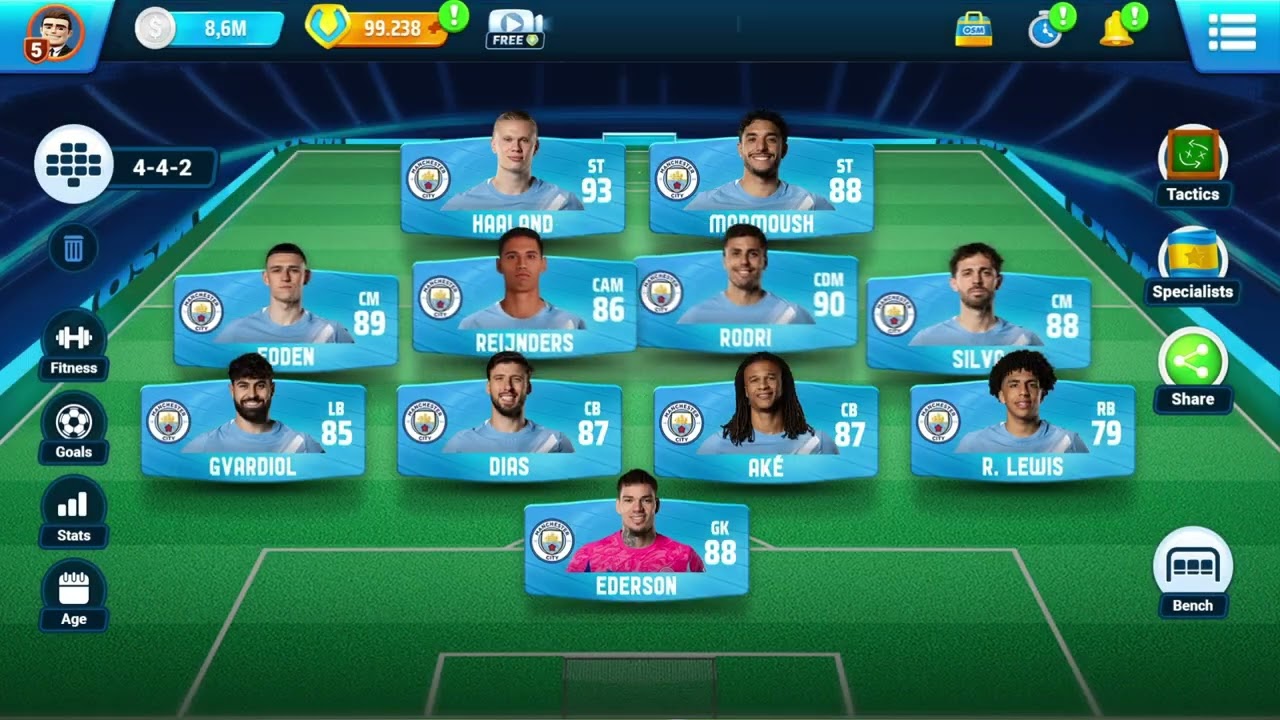Show player Fitness view
Image resolution: width=1280 pixels, height=720 pixels.
click(74, 340)
